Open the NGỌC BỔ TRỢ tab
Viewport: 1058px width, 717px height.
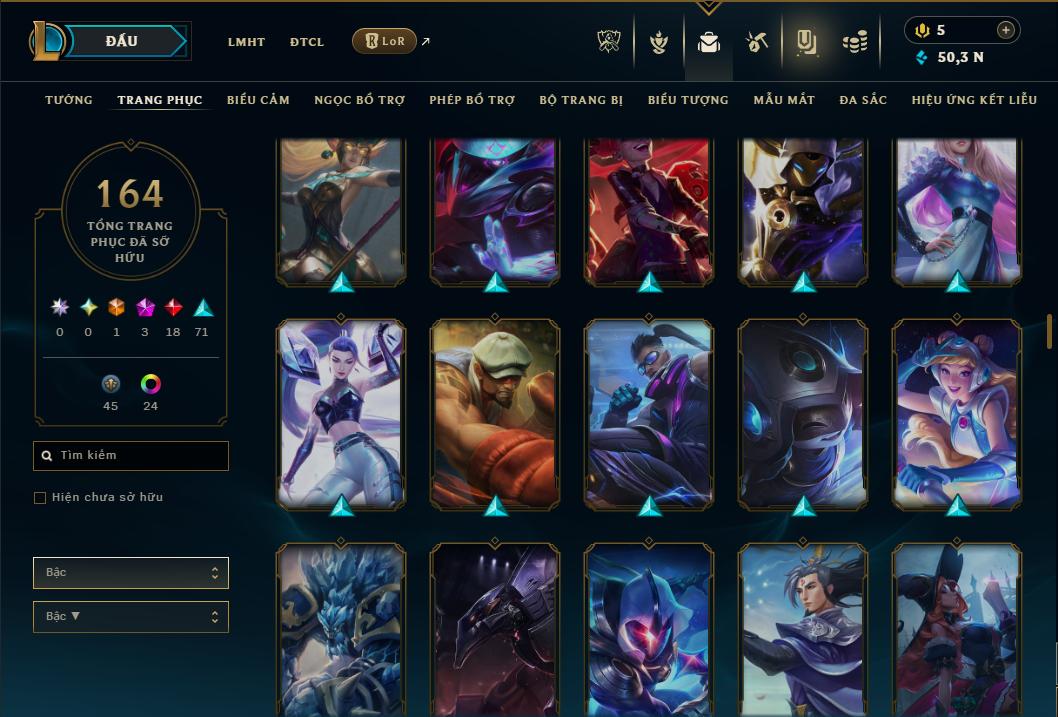pos(359,100)
